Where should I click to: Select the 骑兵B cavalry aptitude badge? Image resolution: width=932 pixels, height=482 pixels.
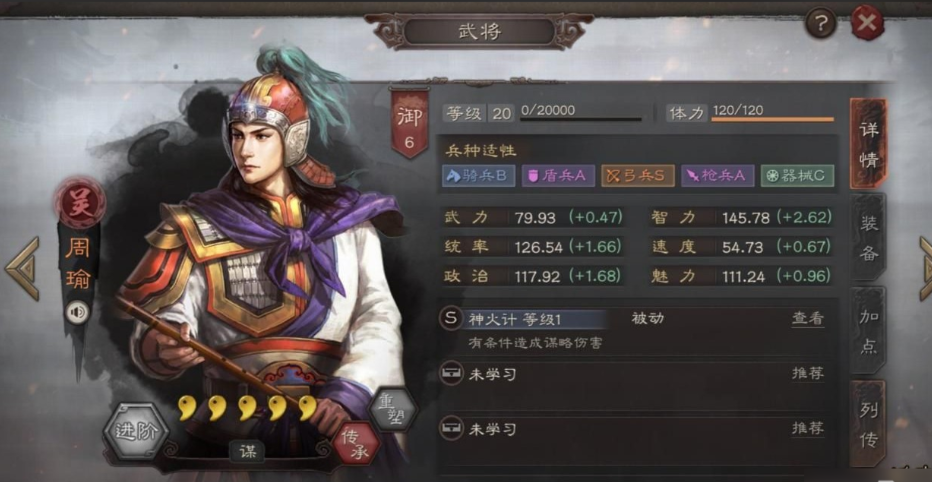pos(479,176)
